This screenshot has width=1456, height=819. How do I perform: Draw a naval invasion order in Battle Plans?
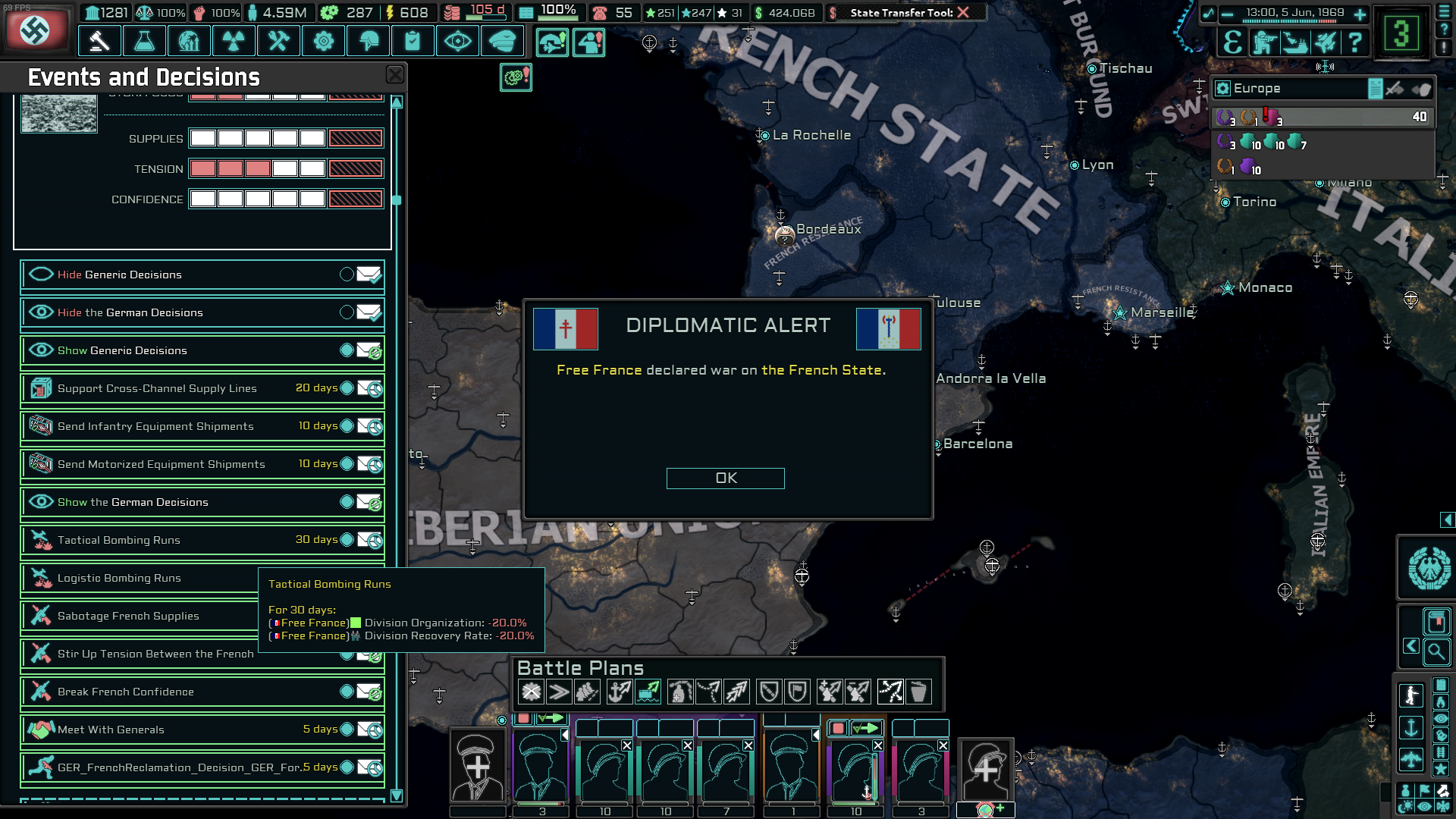point(621,691)
